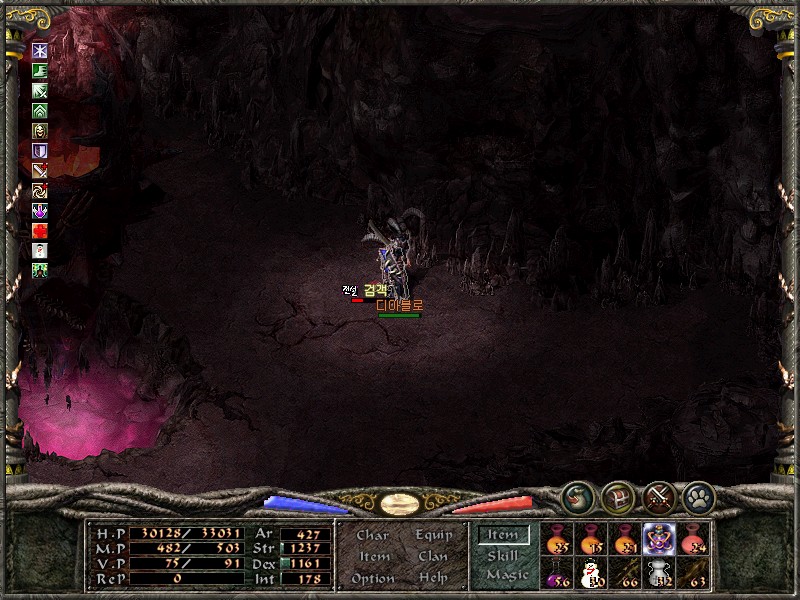This screenshot has width=800, height=600.
Task: Switch to the Magic quick-slot tab
Action: 506,575
